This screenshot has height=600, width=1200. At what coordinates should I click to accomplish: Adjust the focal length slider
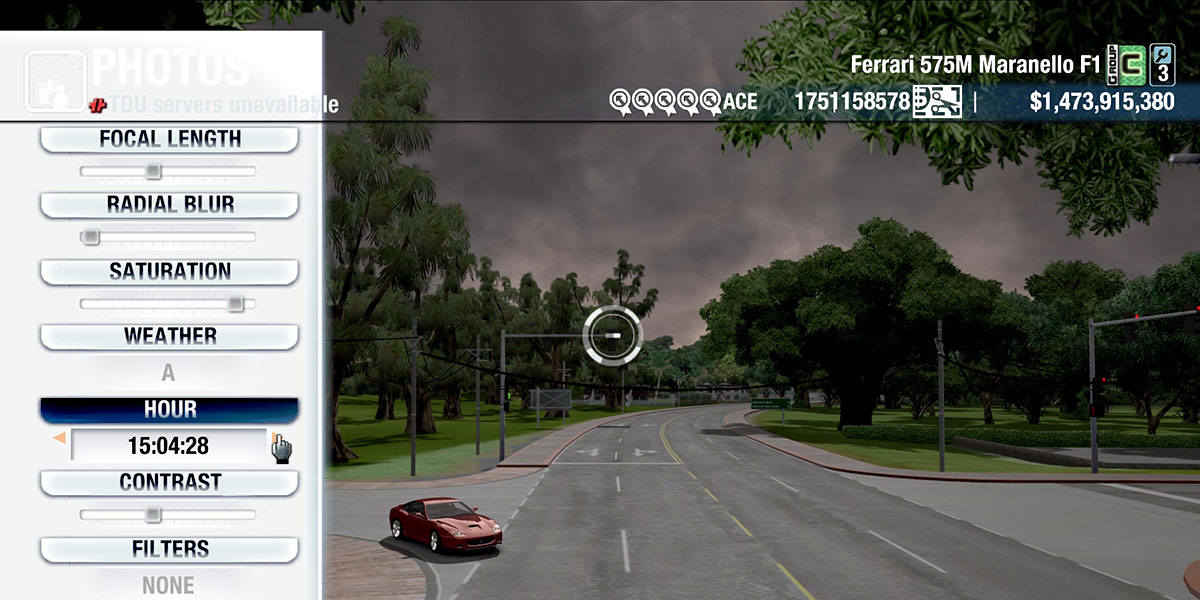152,172
